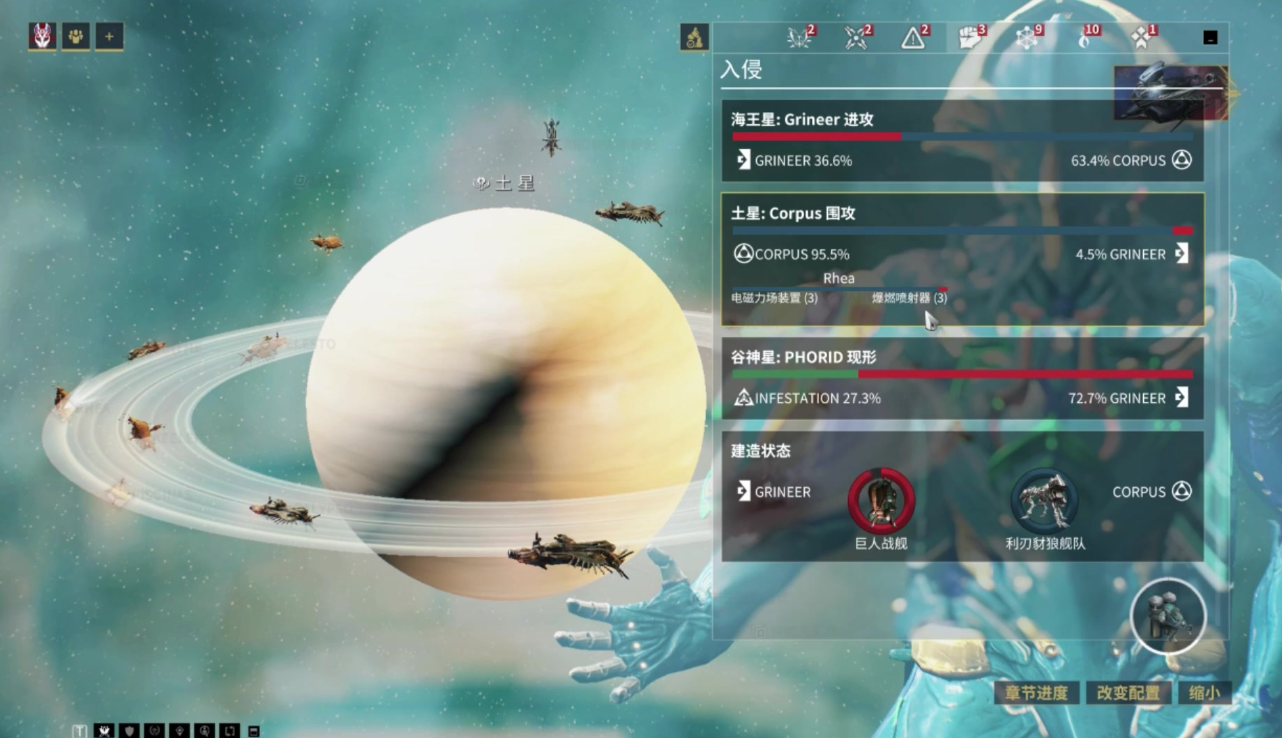
Task: Choose the 谷神星 Phorid invasion row
Action: pyautogui.click(x=962, y=378)
